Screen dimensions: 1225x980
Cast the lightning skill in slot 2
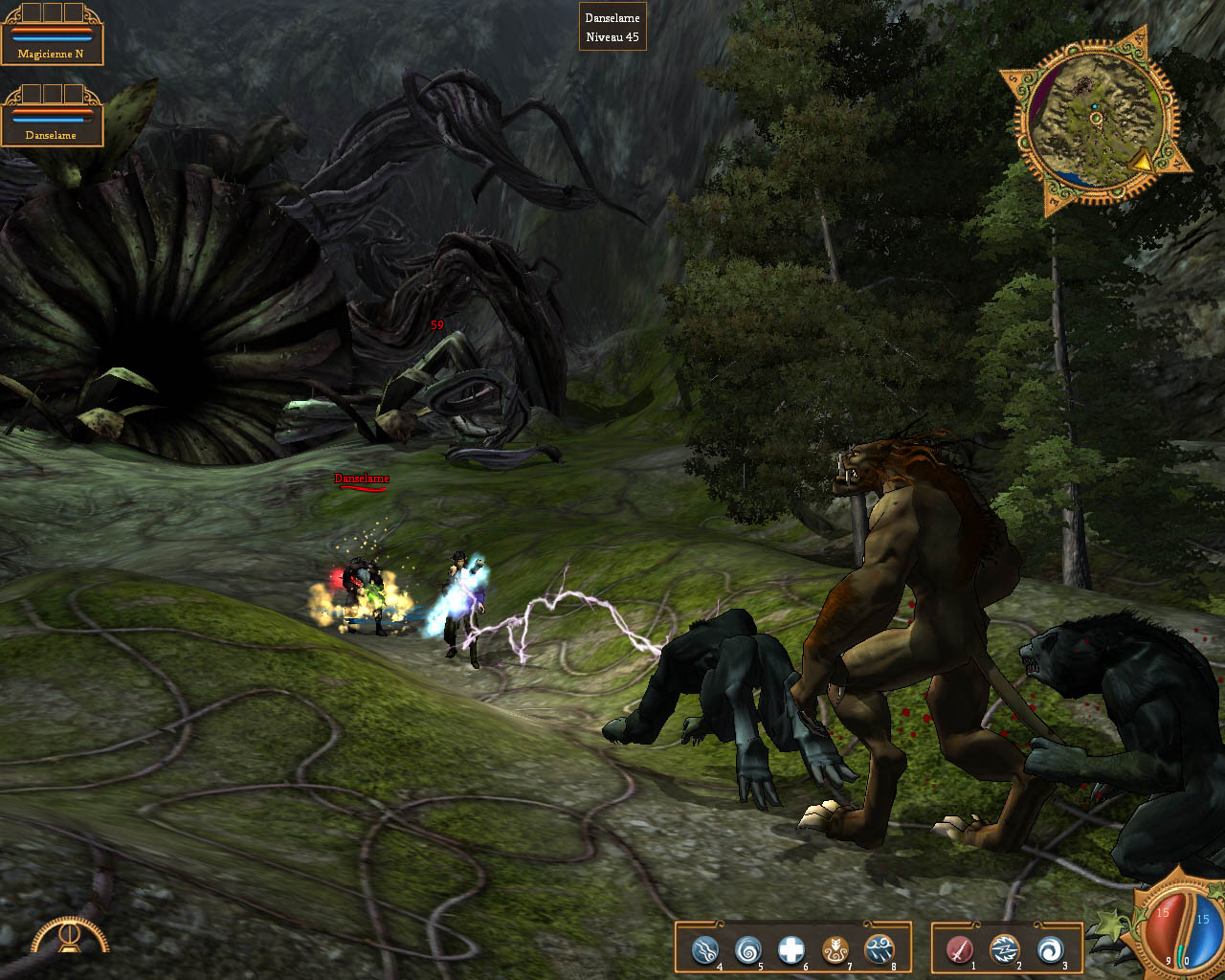pyautogui.click(x=1004, y=947)
